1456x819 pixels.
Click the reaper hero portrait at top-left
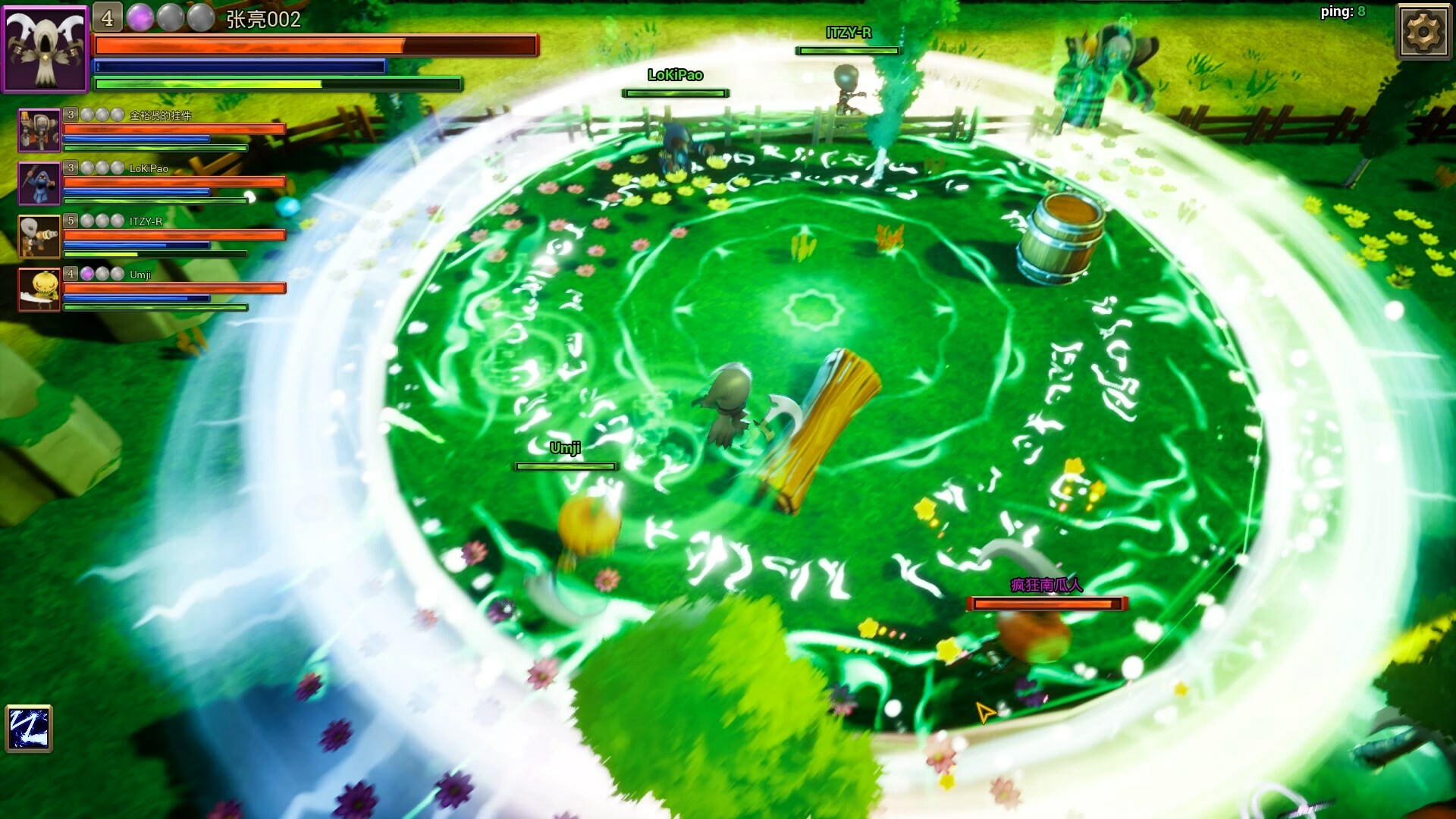(45, 47)
